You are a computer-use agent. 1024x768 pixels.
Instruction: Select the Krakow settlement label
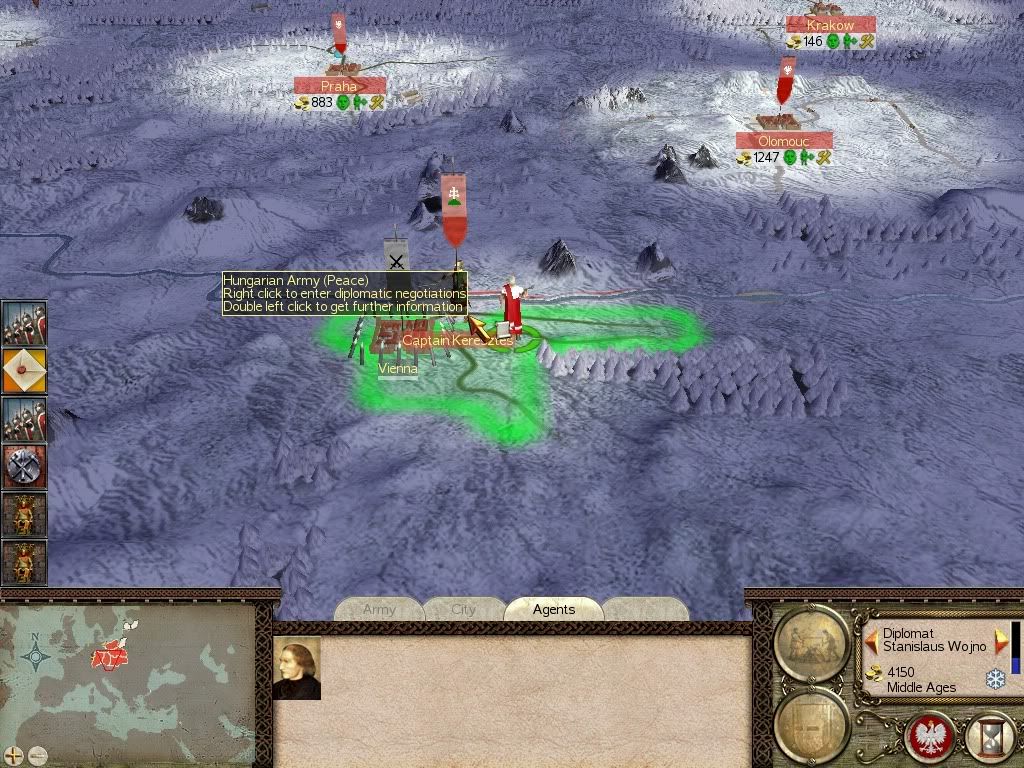(x=831, y=25)
